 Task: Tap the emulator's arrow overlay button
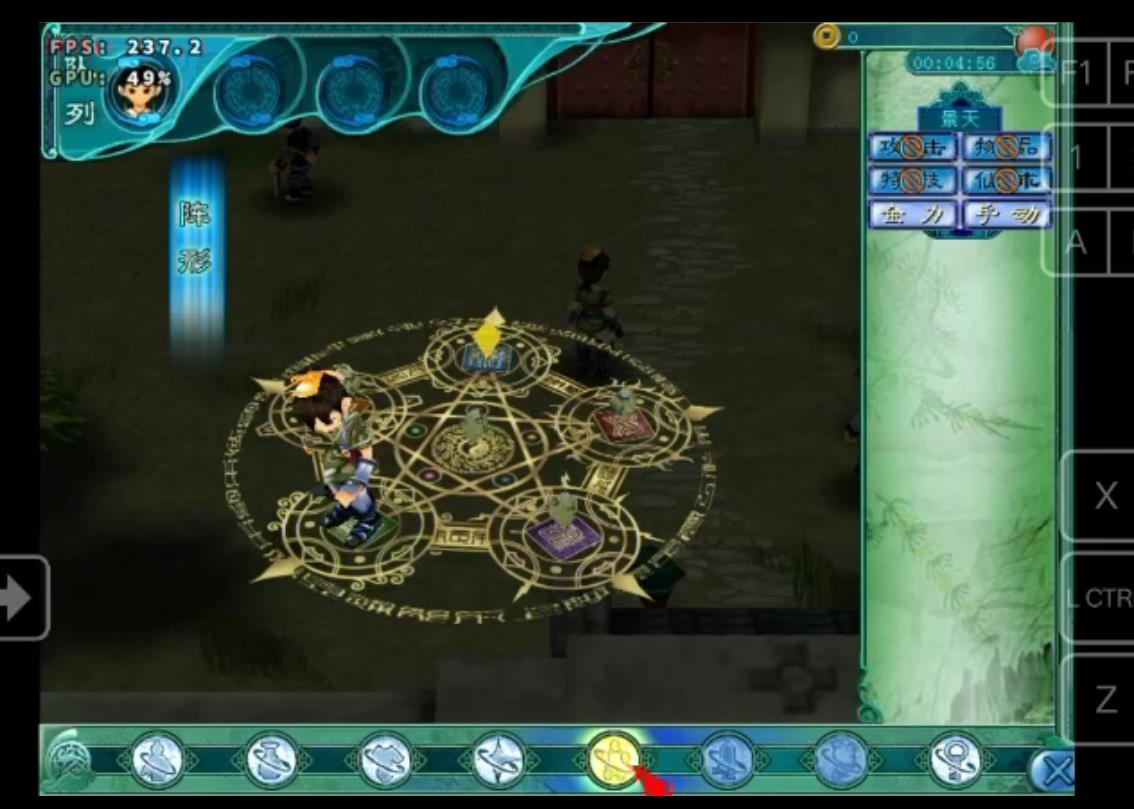tap(20, 598)
